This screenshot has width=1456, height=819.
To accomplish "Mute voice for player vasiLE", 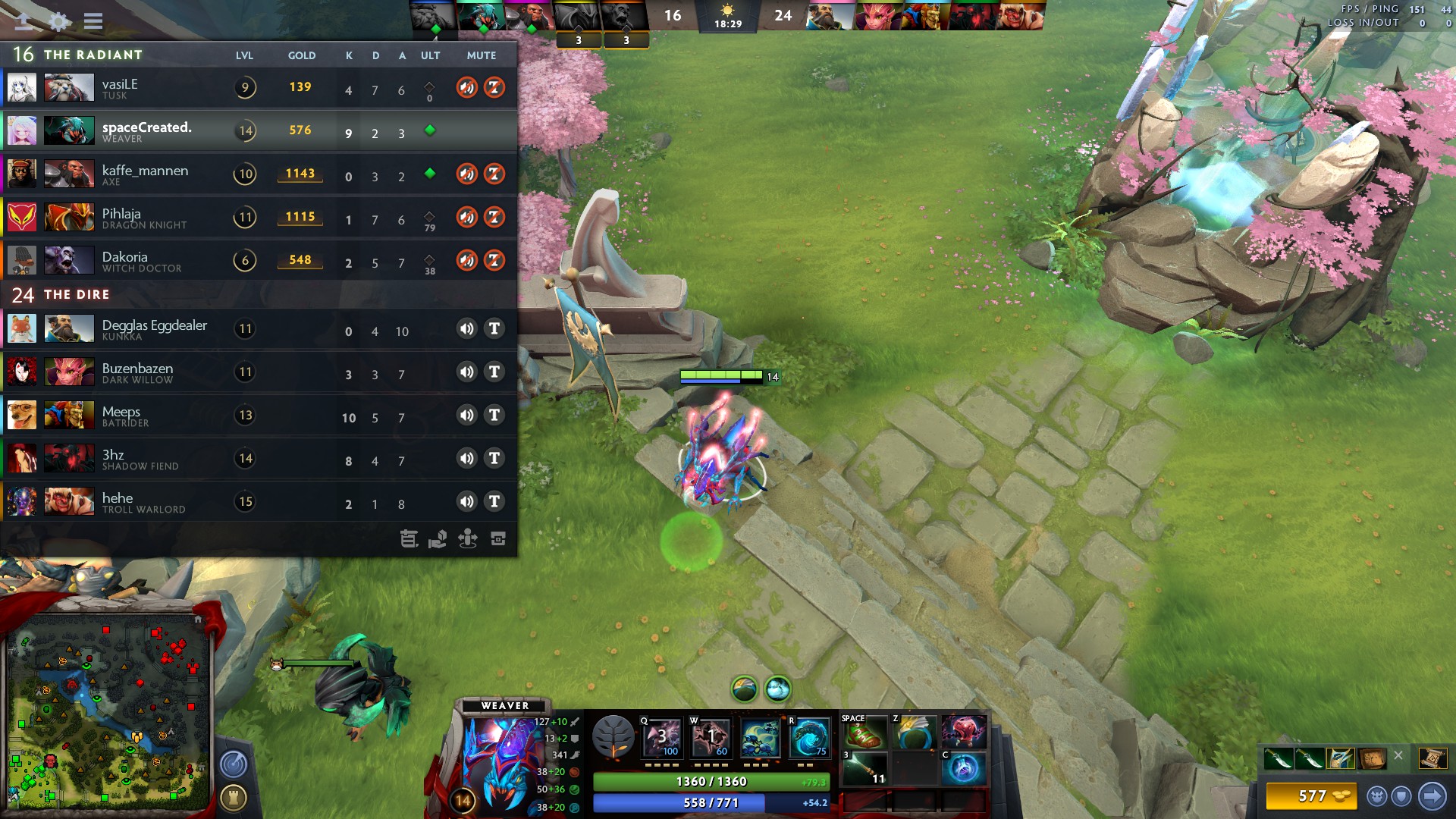I will click(x=466, y=87).
